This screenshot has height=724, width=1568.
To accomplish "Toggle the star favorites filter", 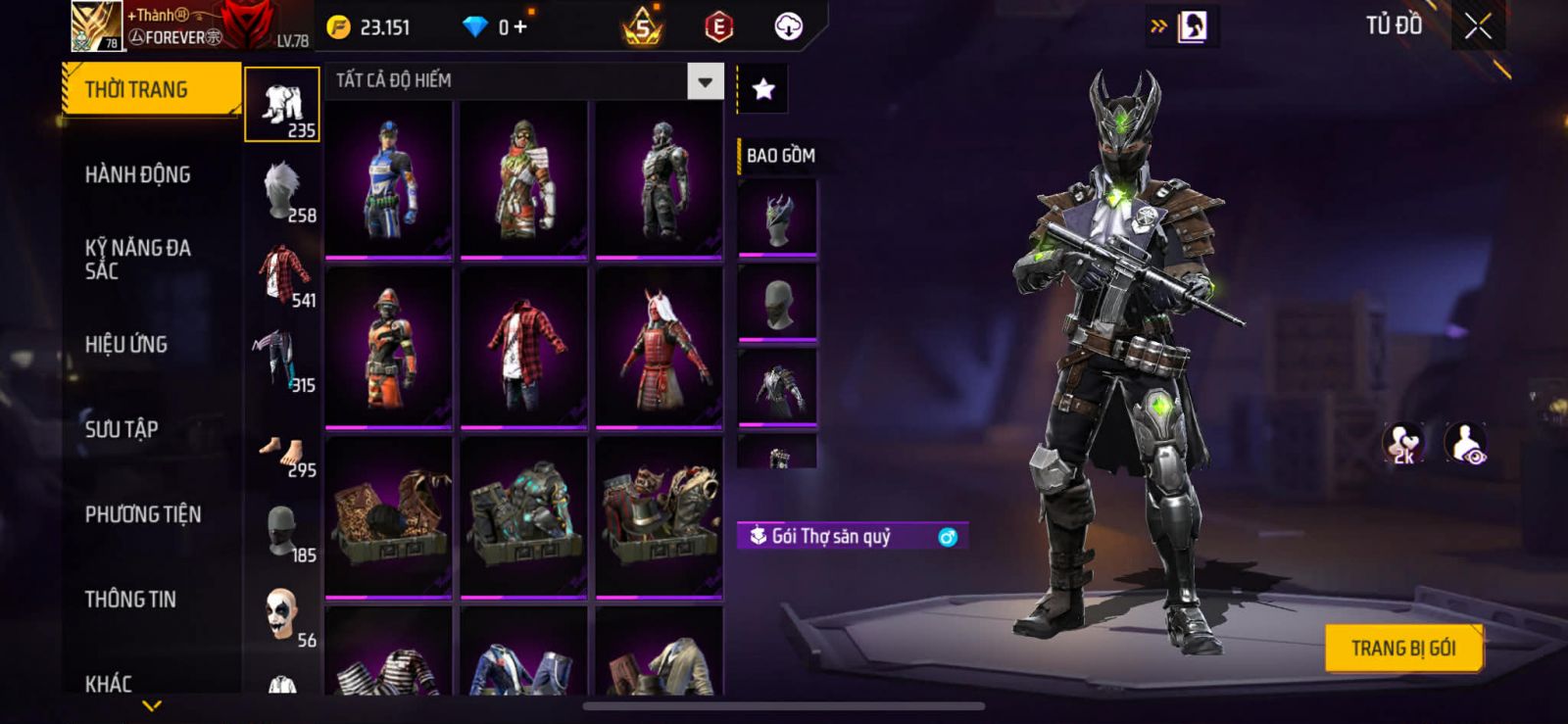I will point(763,90).
